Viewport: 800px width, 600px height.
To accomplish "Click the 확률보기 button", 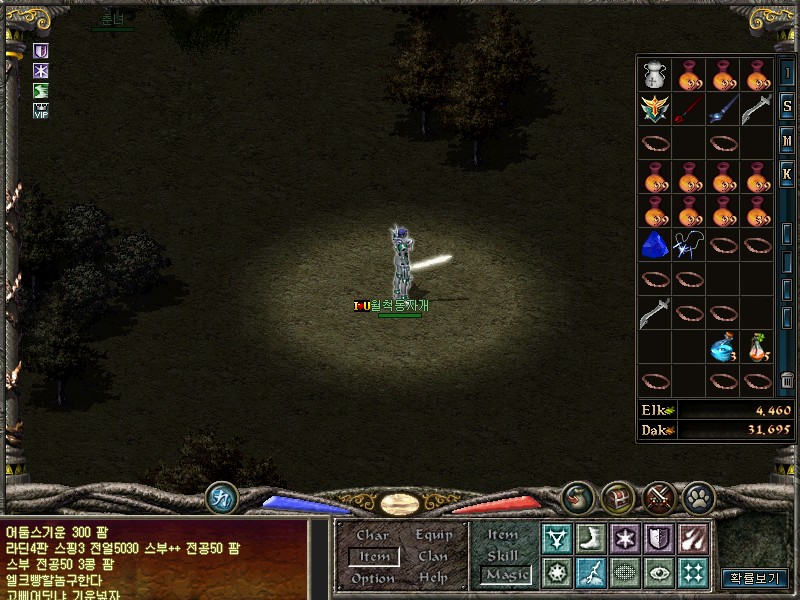I will (755, 577).
